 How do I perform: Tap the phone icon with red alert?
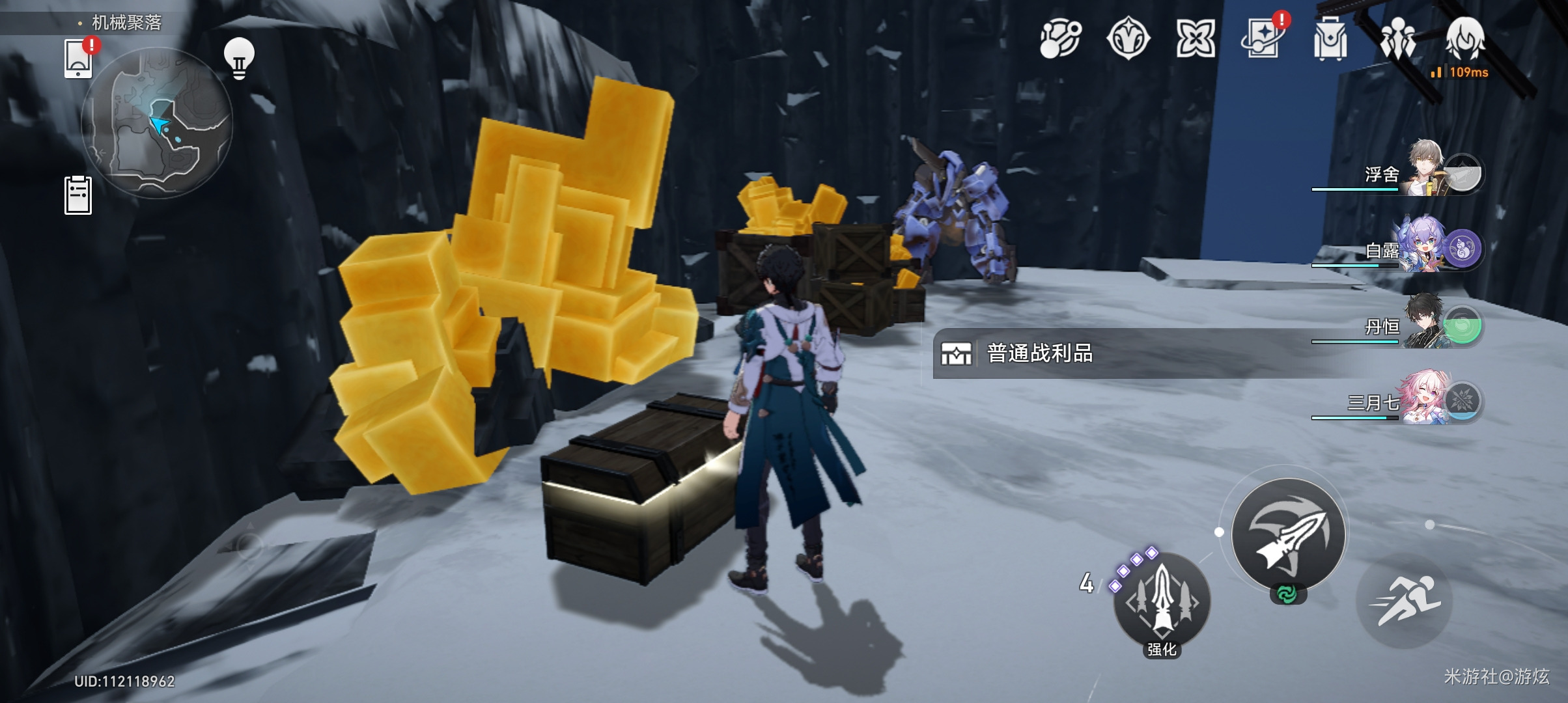pos(79,59)
